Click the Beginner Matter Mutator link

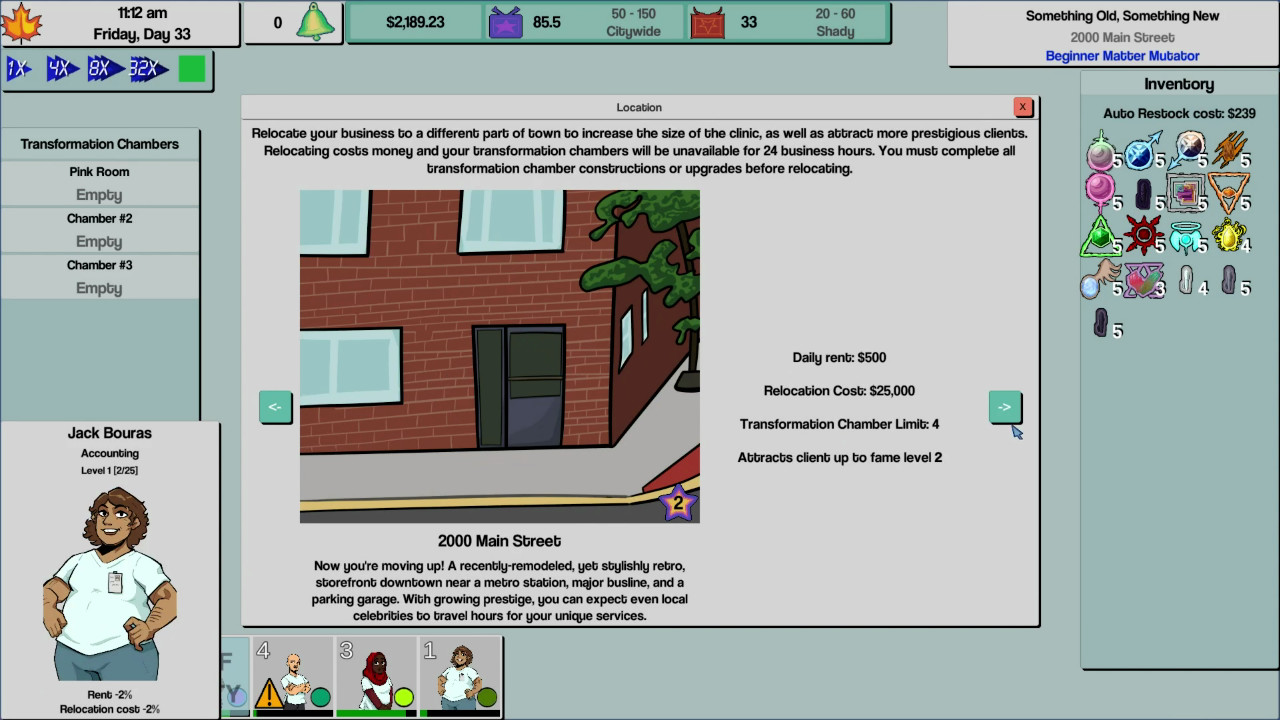[x=1122, y=55]
